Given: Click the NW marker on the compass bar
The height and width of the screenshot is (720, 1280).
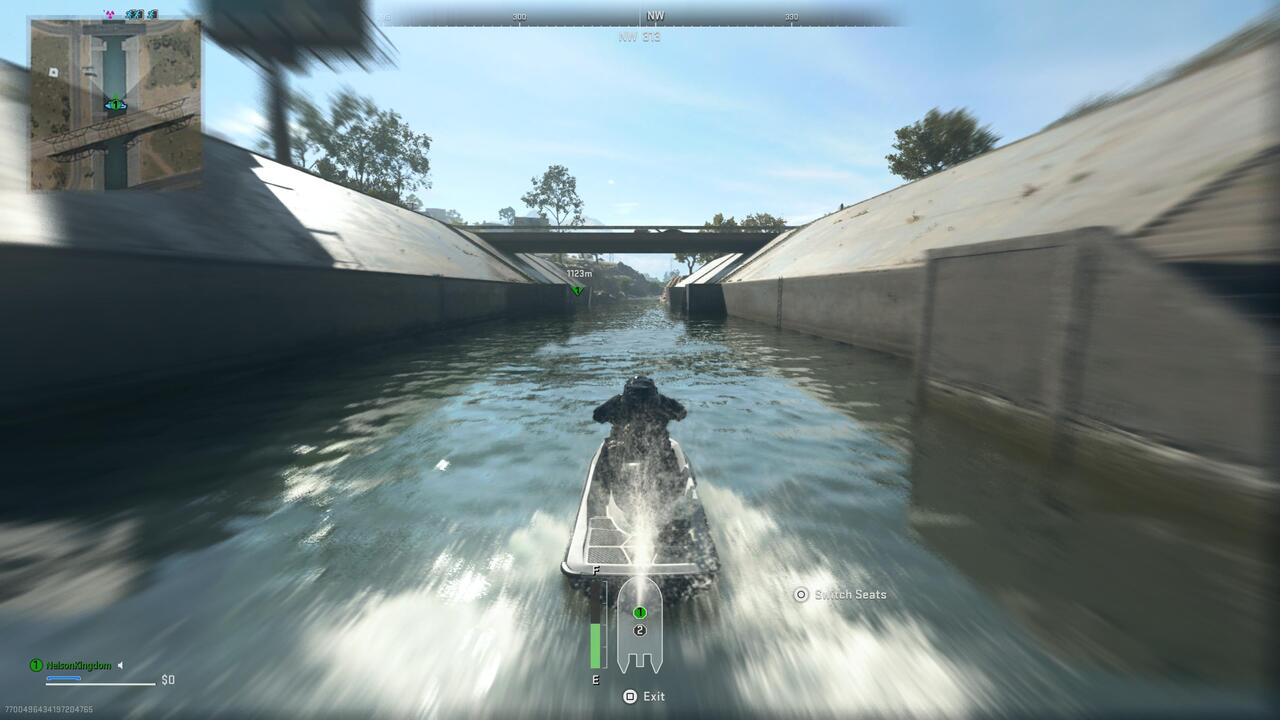Looking at the screenshot, I should 655,14.
